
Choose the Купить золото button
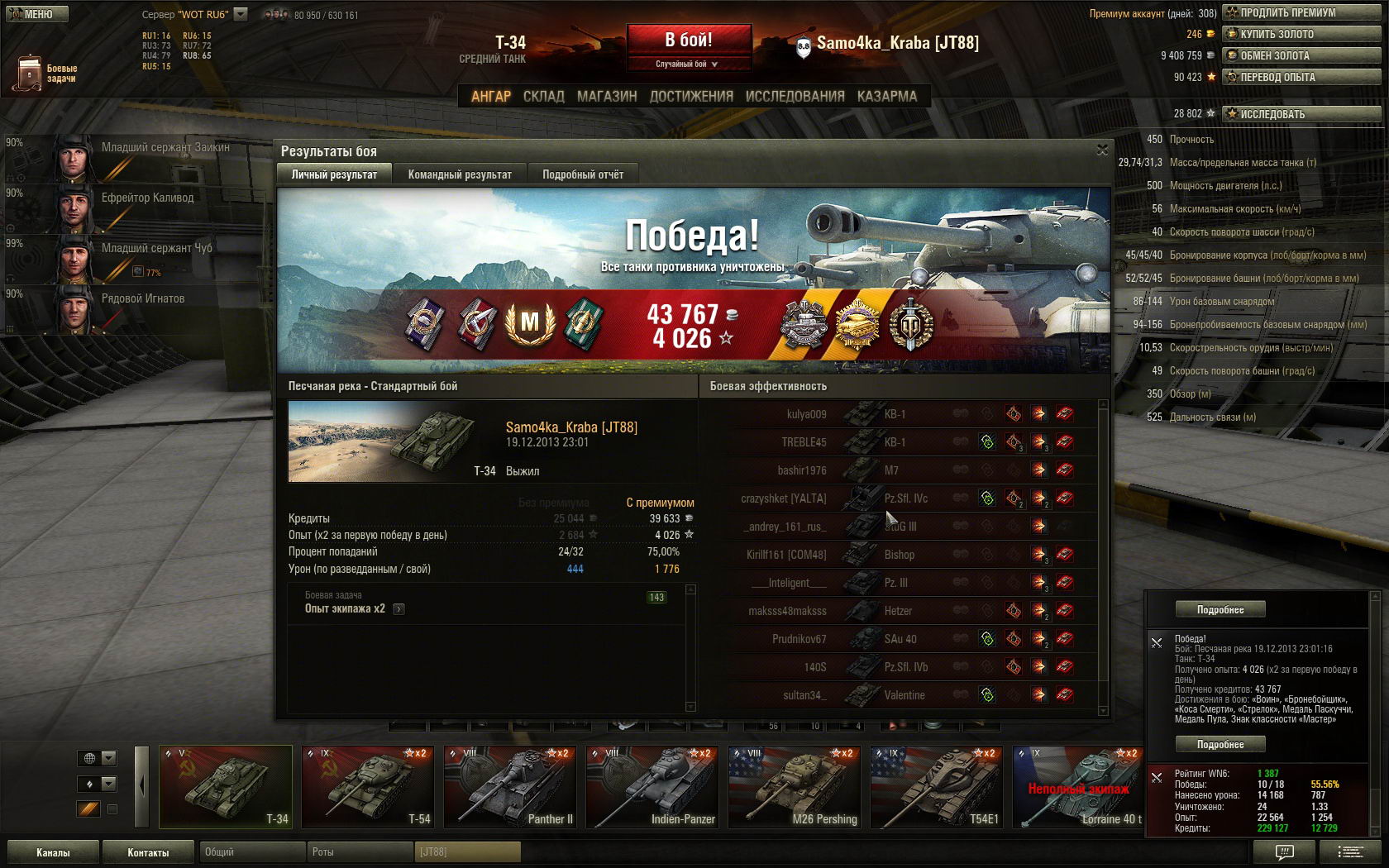pos(1301,34)
